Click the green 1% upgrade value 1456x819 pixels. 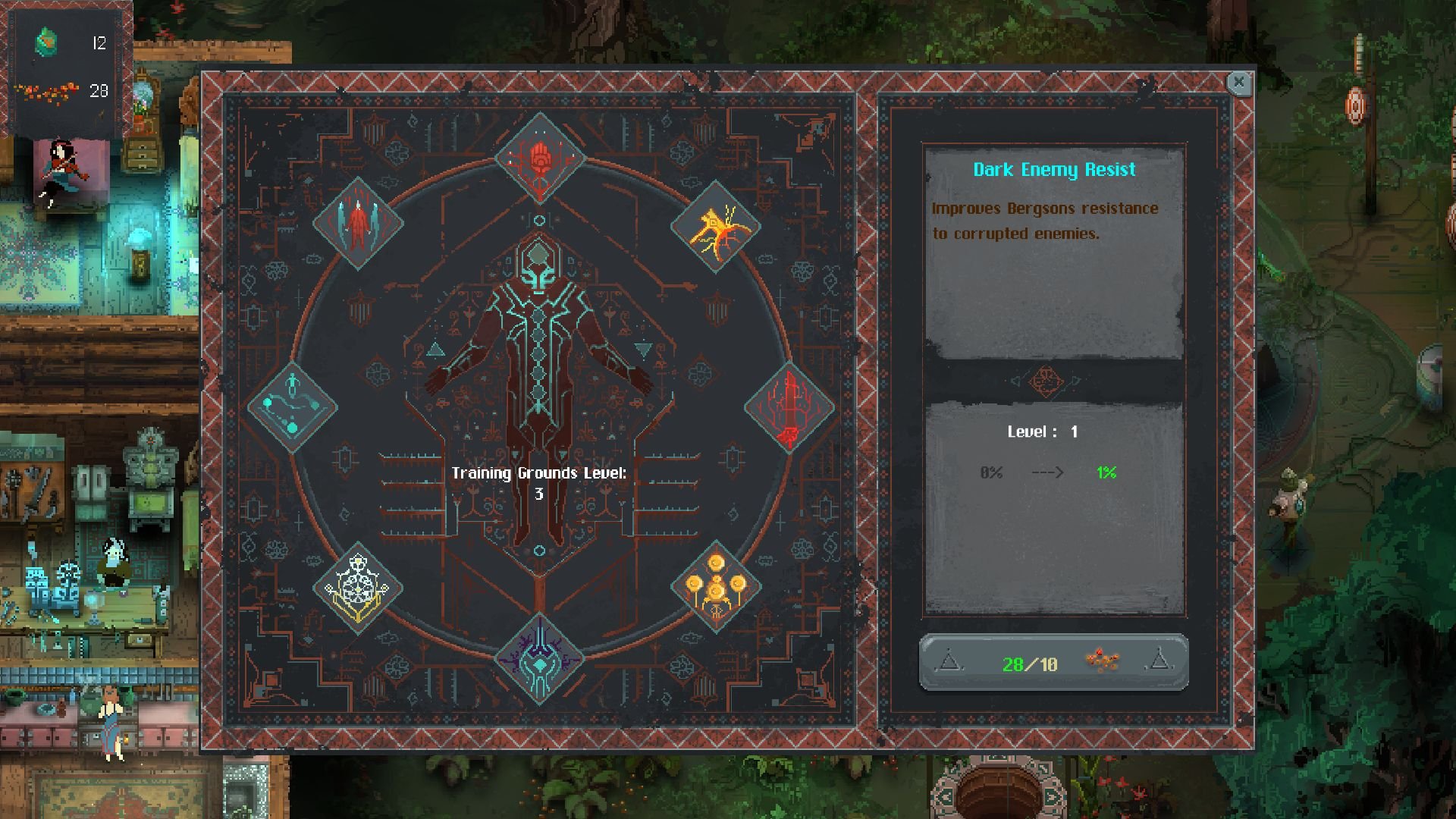[x=1105, y=471]
